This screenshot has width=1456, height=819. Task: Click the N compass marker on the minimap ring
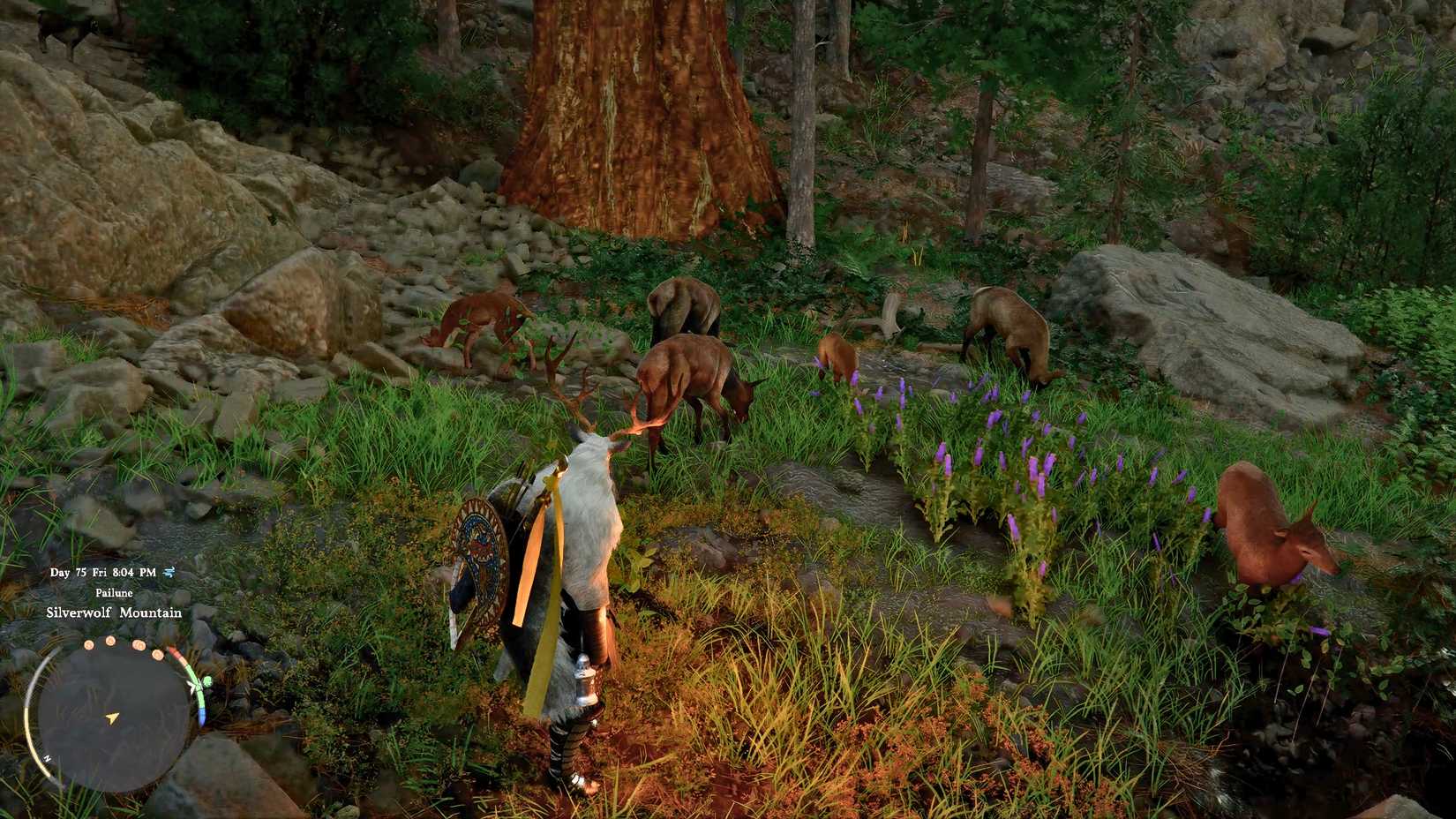click(x=47, y=759)
